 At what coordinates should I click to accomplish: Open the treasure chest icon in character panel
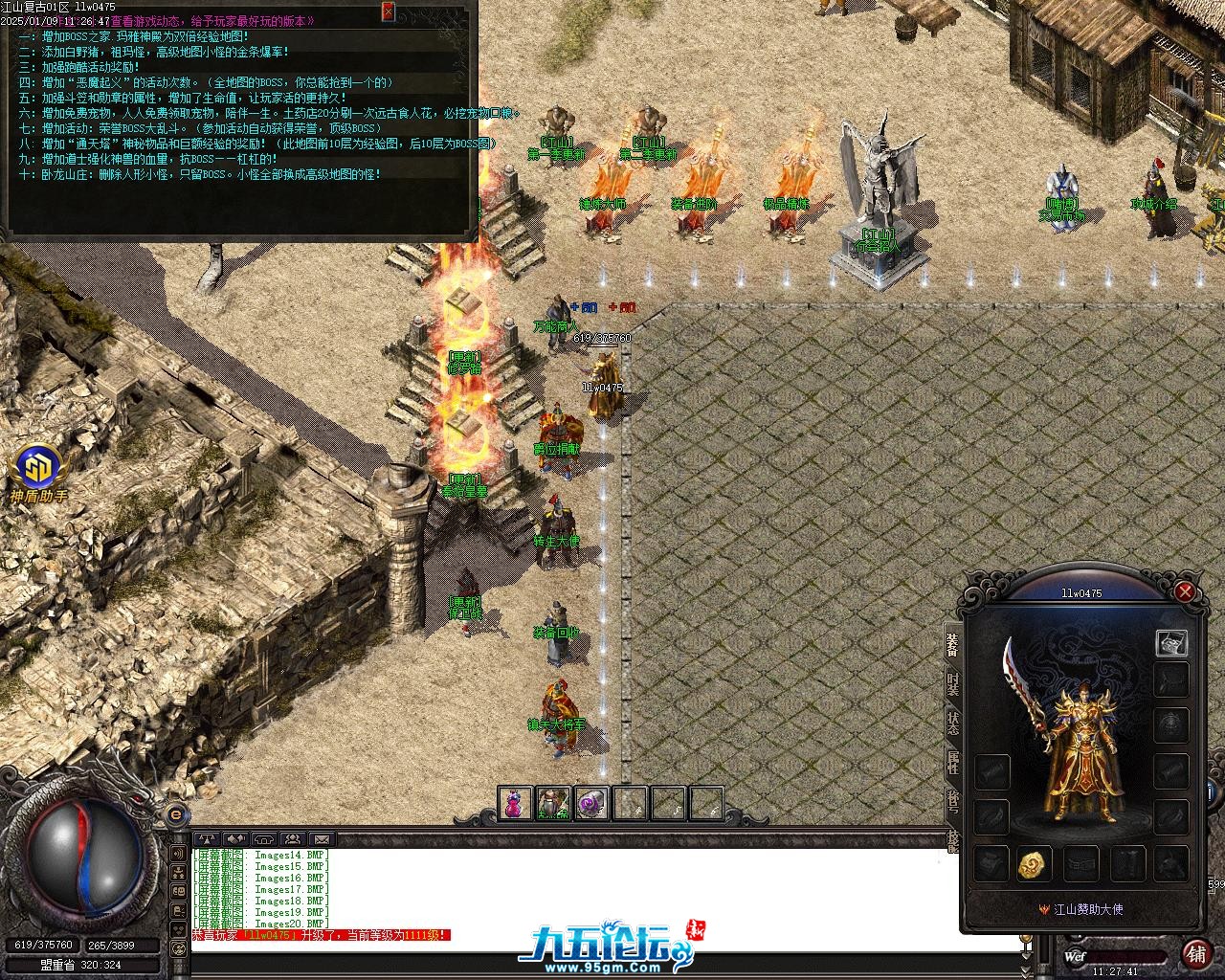[x=1170, y=643]
